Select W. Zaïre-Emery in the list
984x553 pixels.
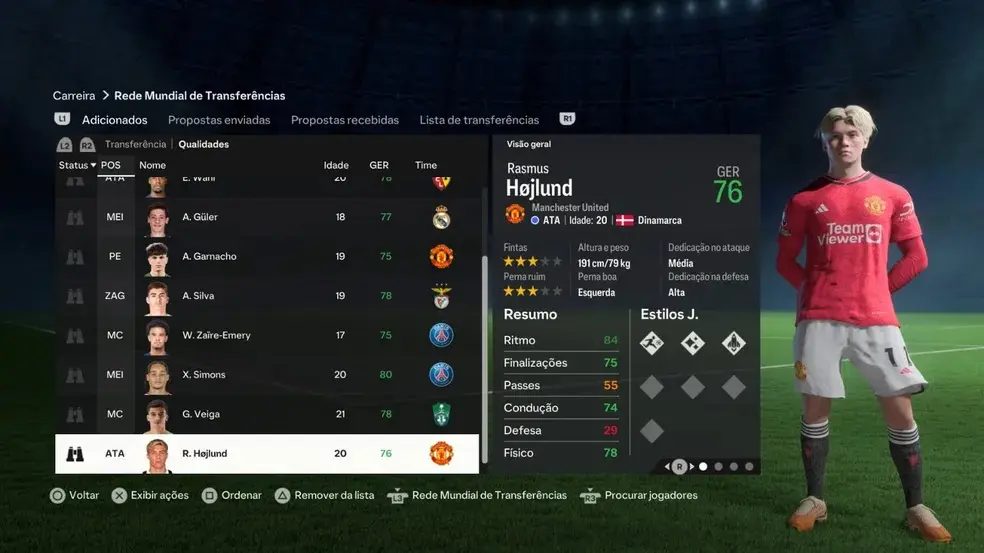(x=266, y=335)
